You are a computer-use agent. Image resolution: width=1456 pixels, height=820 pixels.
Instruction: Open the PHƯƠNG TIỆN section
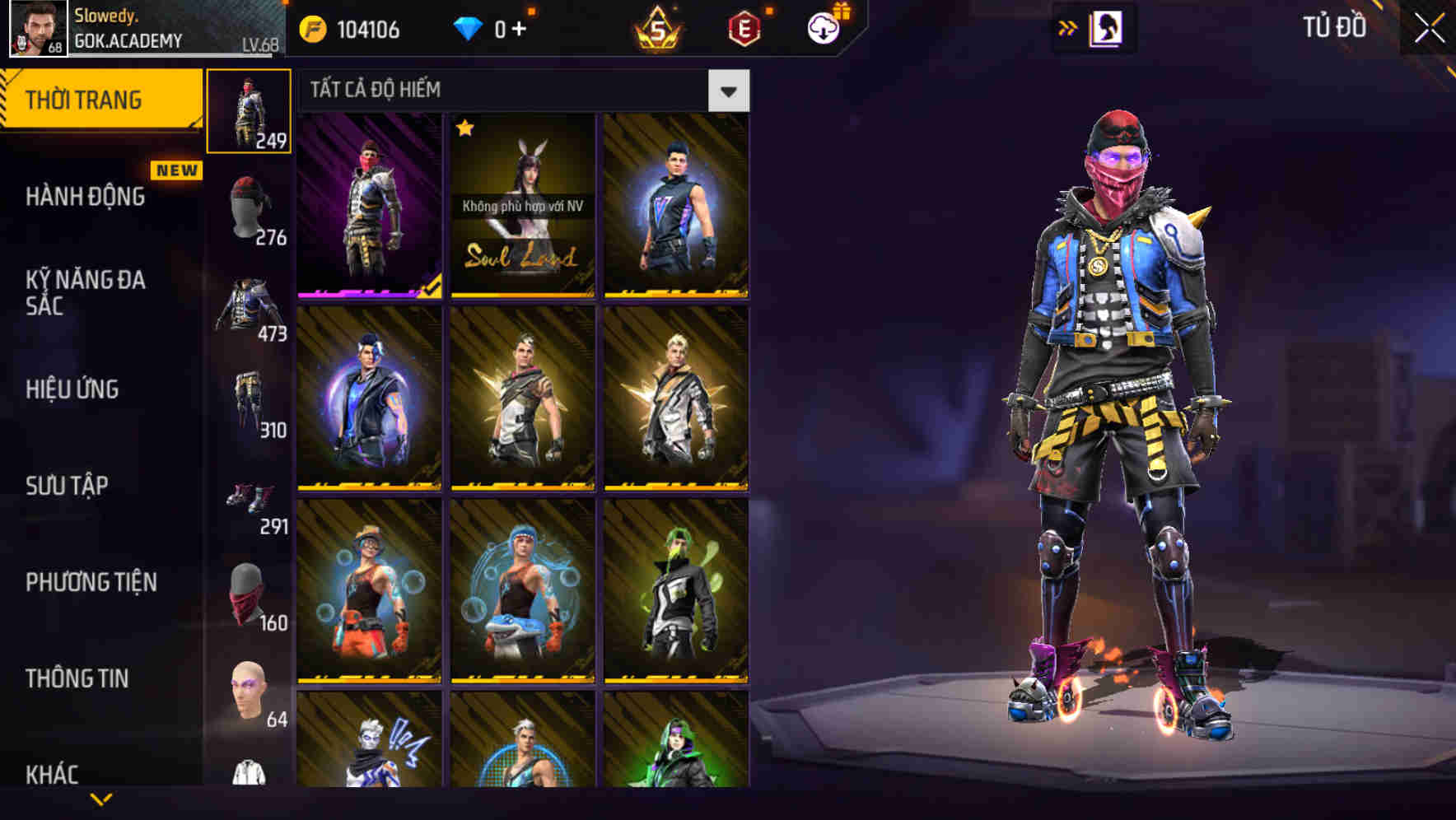click(92, 582)
